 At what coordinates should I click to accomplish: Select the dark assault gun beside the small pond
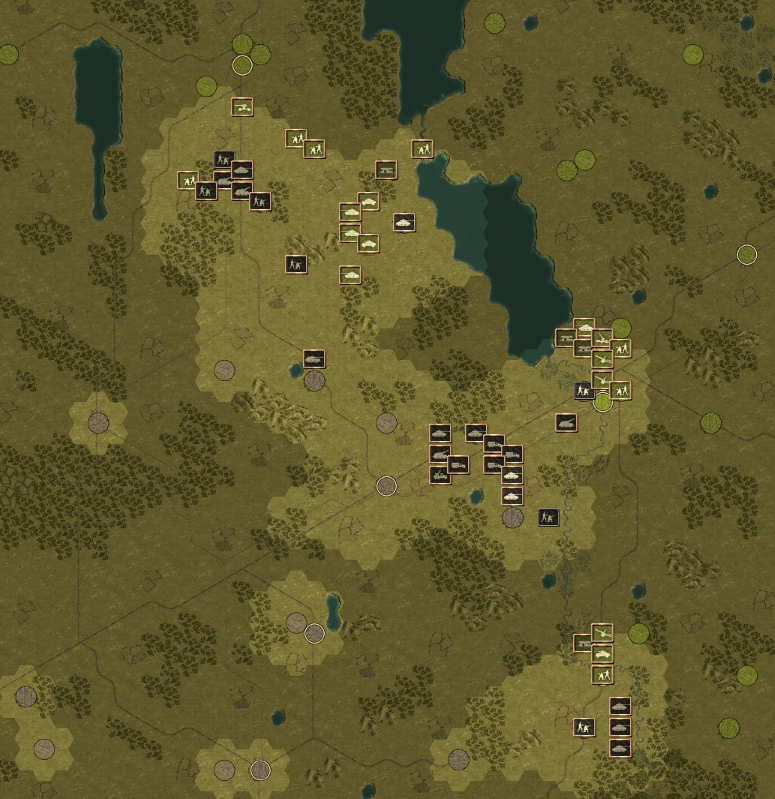coord(315,358)
